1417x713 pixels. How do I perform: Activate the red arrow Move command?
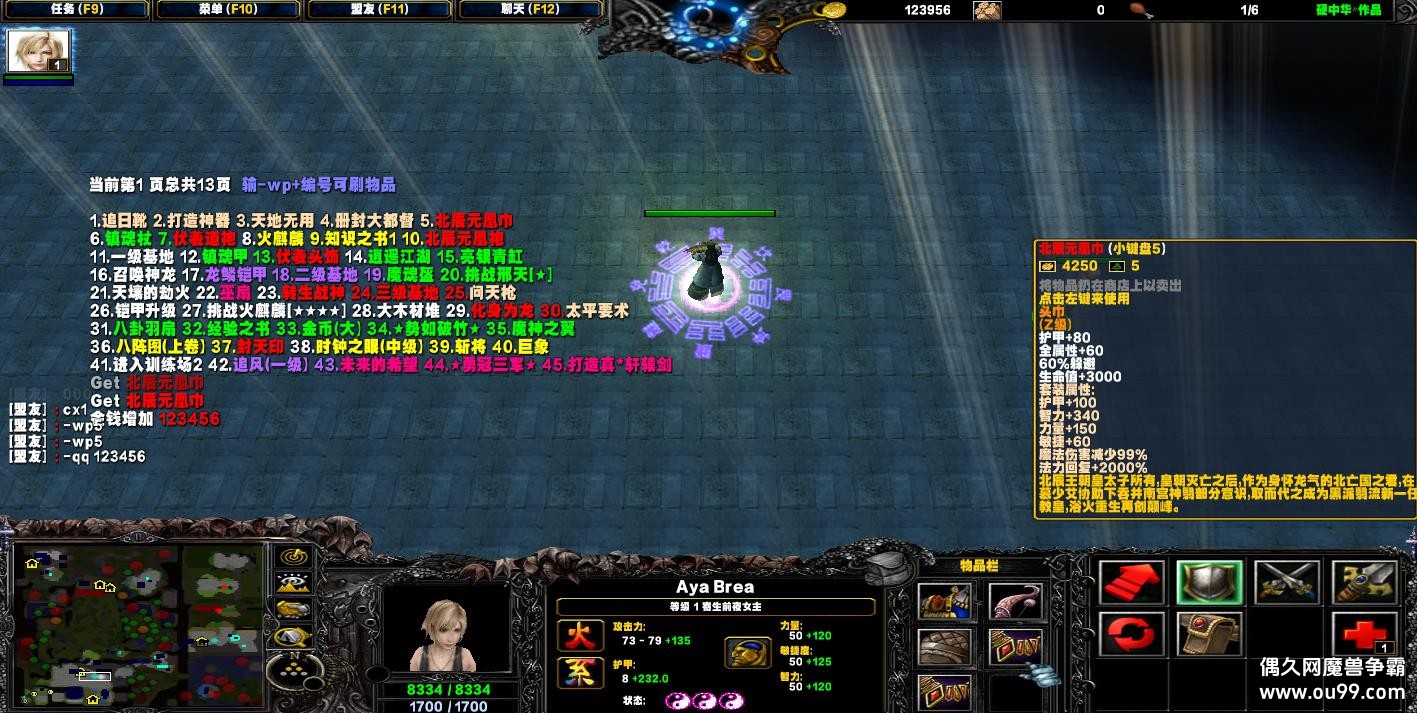[1132, 582]
